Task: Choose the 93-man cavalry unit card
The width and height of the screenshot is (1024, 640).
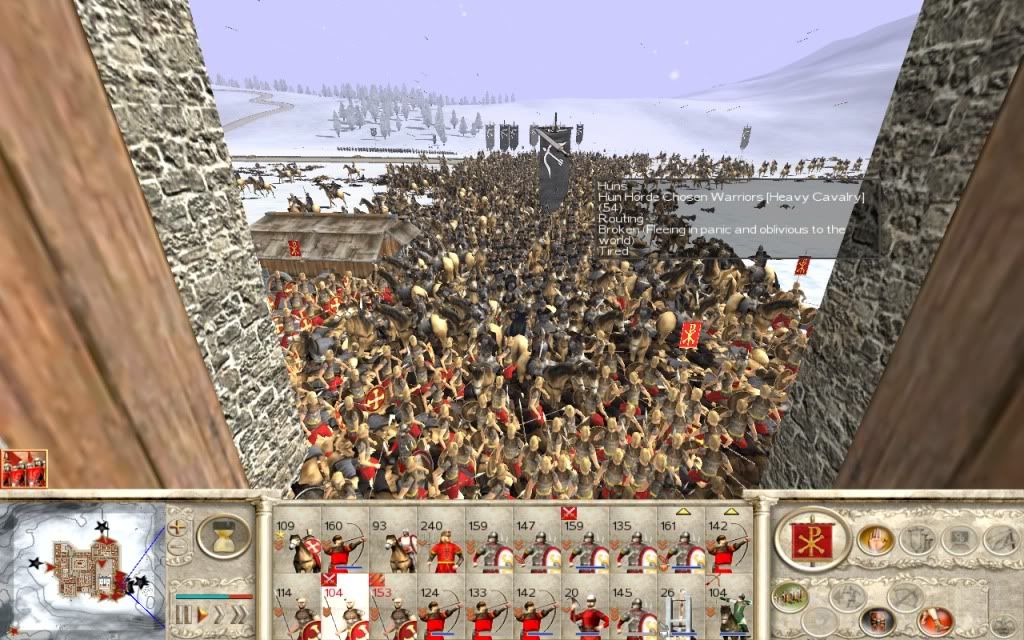Action: click(x=393, y=546)
